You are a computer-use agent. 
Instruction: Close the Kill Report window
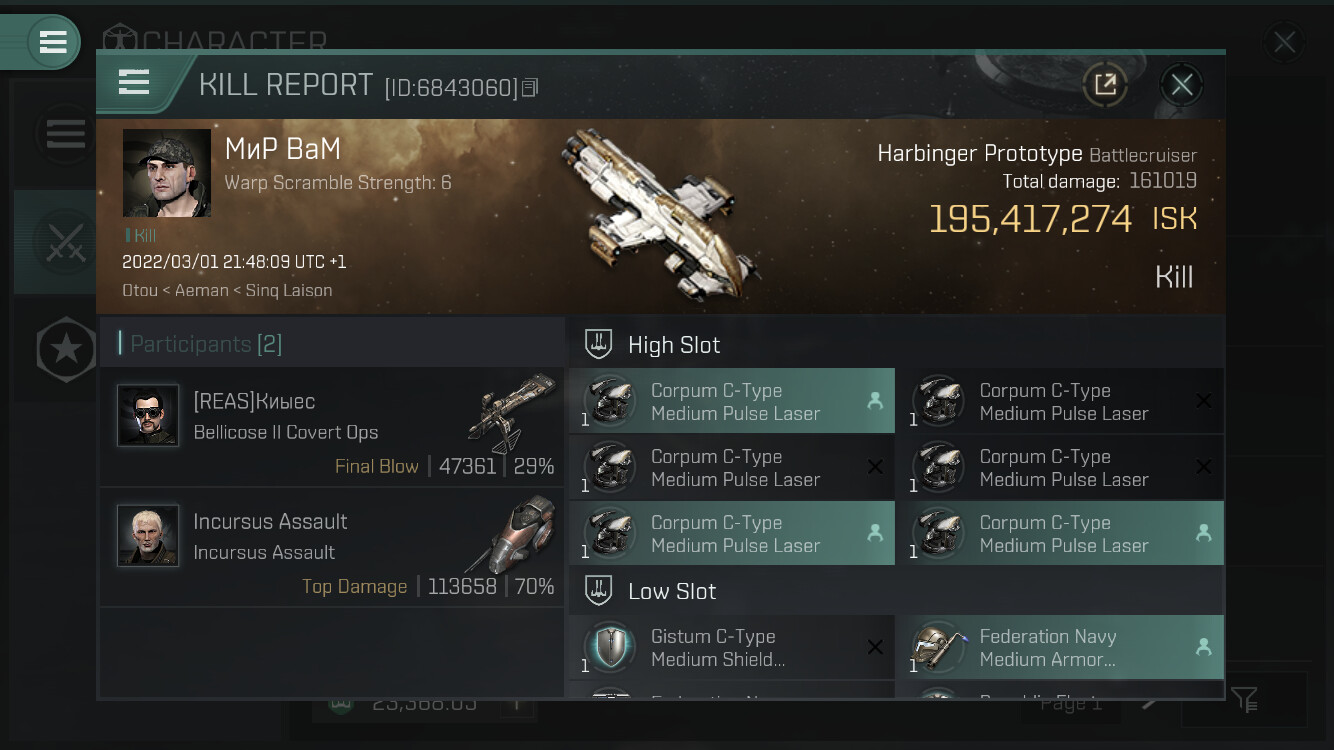[1181, 85]
